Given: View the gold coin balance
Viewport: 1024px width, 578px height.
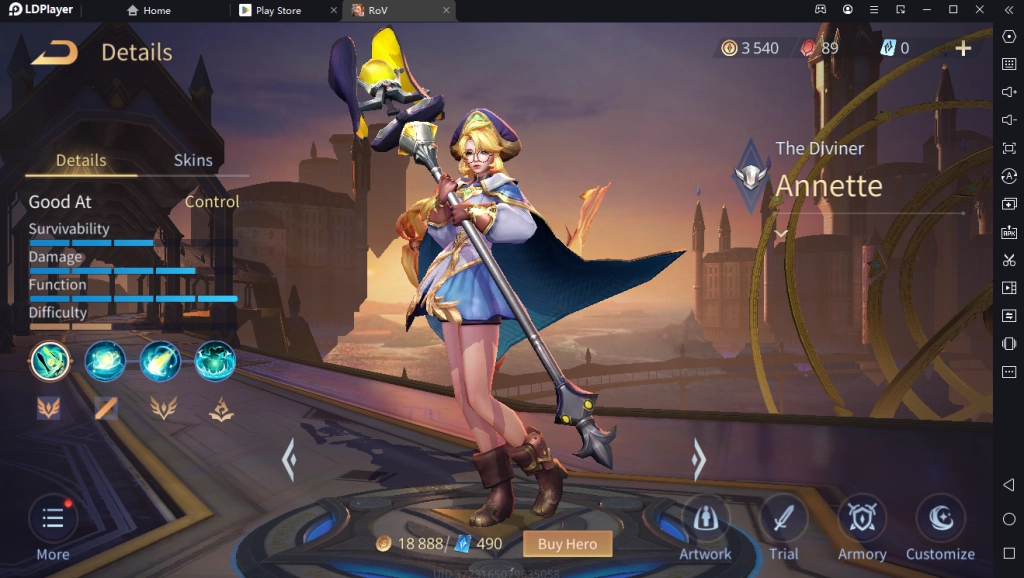Looking at the screenshot, I should 749,48.
